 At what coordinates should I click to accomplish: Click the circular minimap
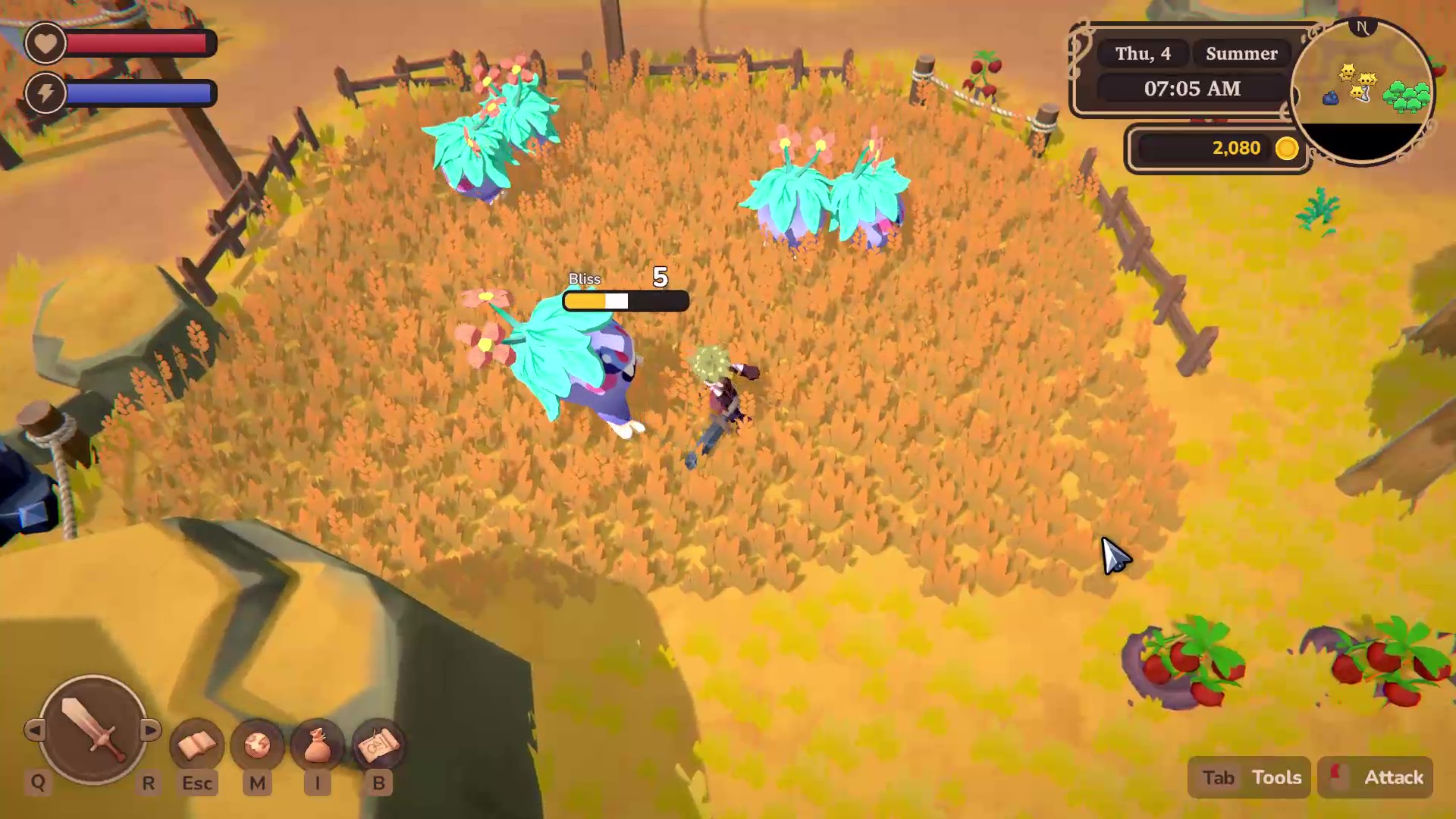click(1363, 91)
